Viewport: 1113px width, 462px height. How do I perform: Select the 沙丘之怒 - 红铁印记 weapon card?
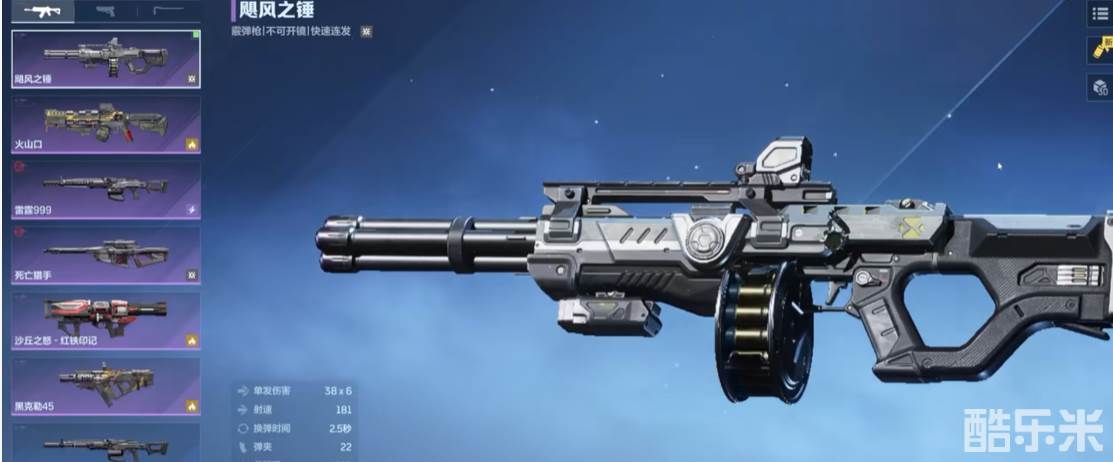point(105,320)
